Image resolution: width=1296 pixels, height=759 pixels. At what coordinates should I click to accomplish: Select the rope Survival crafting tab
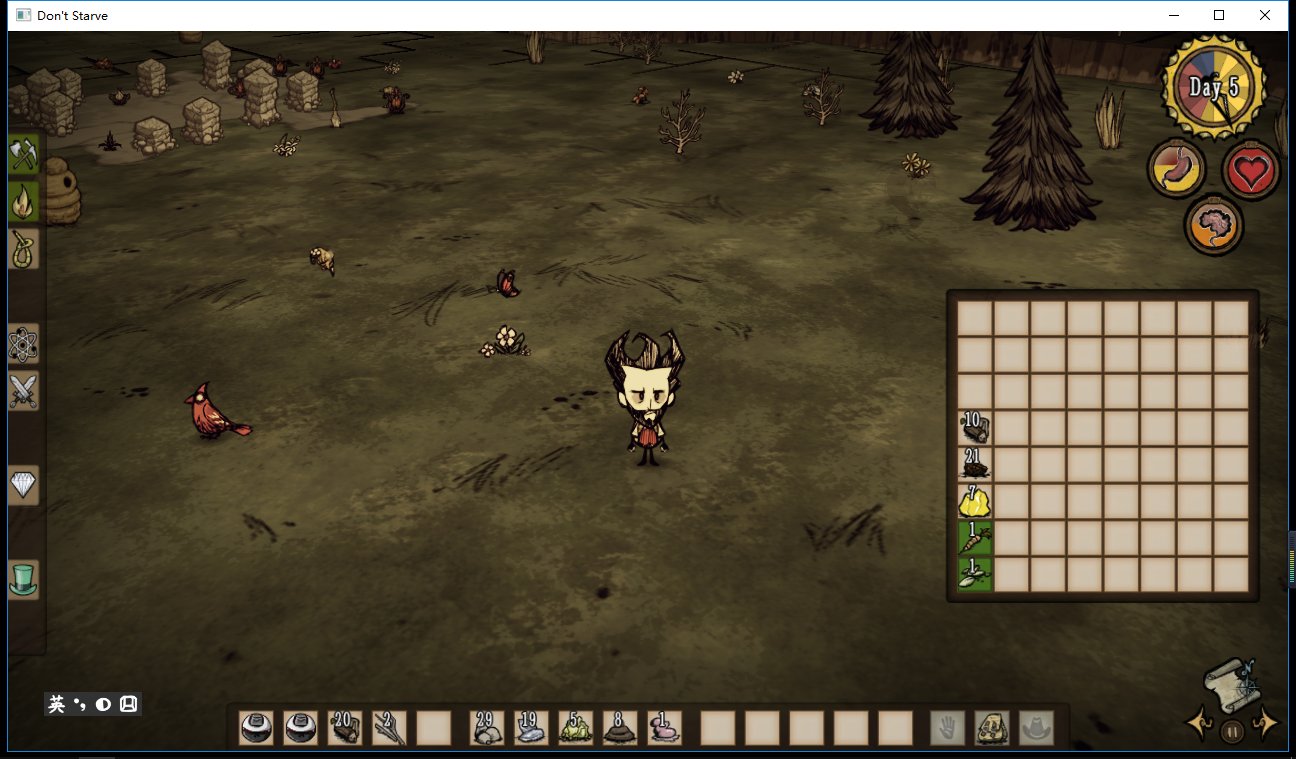pos(23,248)
